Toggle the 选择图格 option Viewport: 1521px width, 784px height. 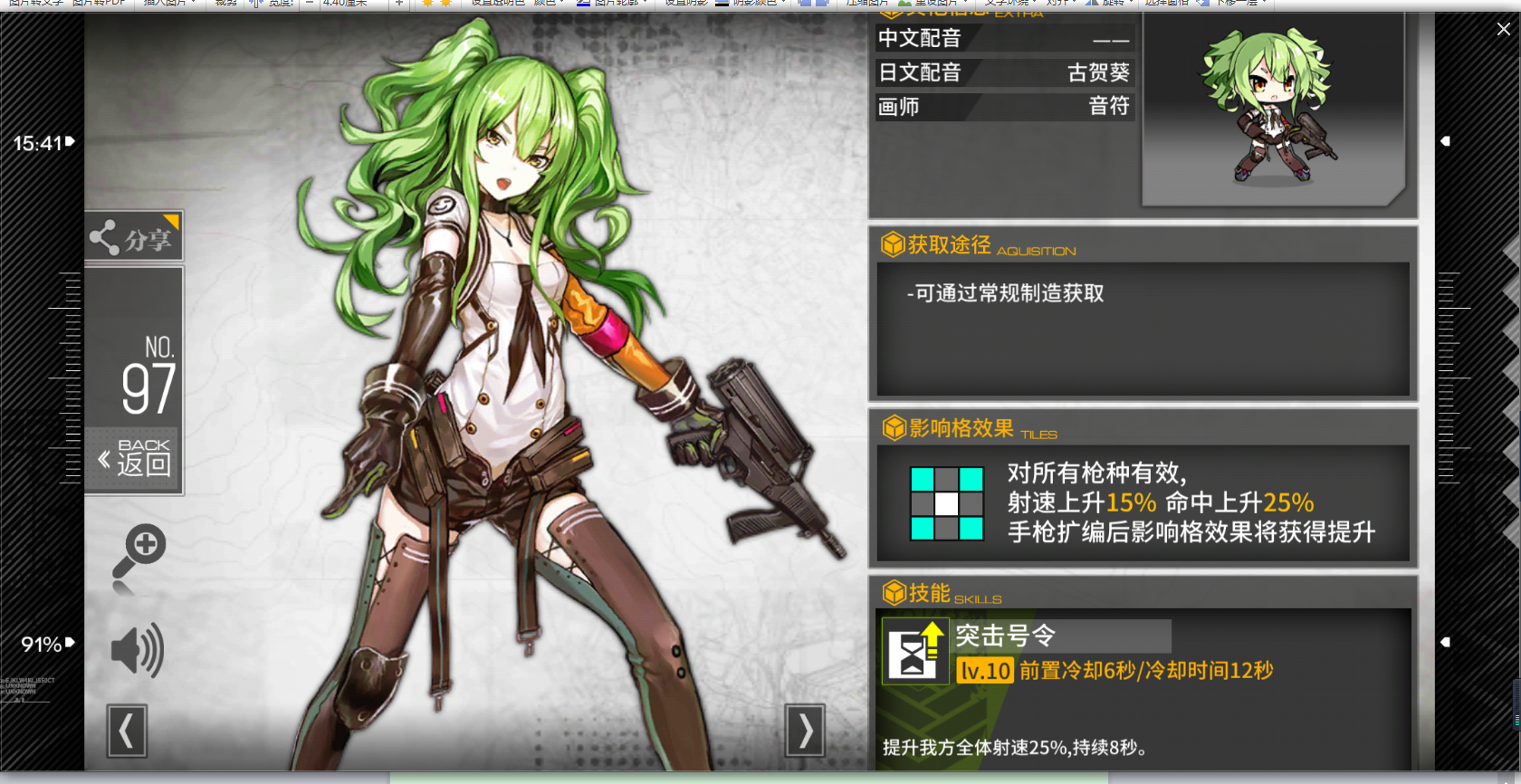click(1167, 5)
